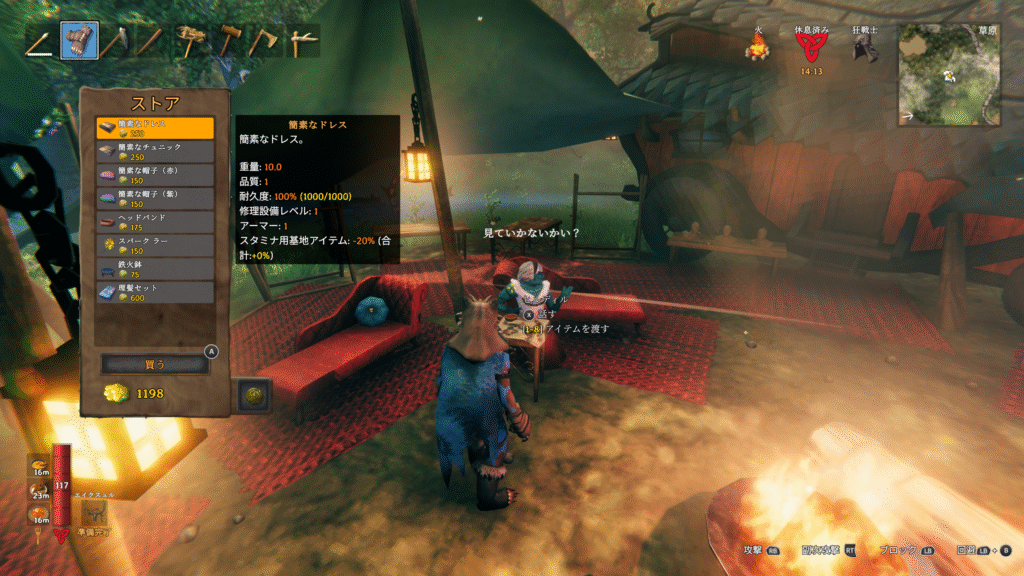Select the red 簡素な帽子（赤） hat

tap(155, 176)
